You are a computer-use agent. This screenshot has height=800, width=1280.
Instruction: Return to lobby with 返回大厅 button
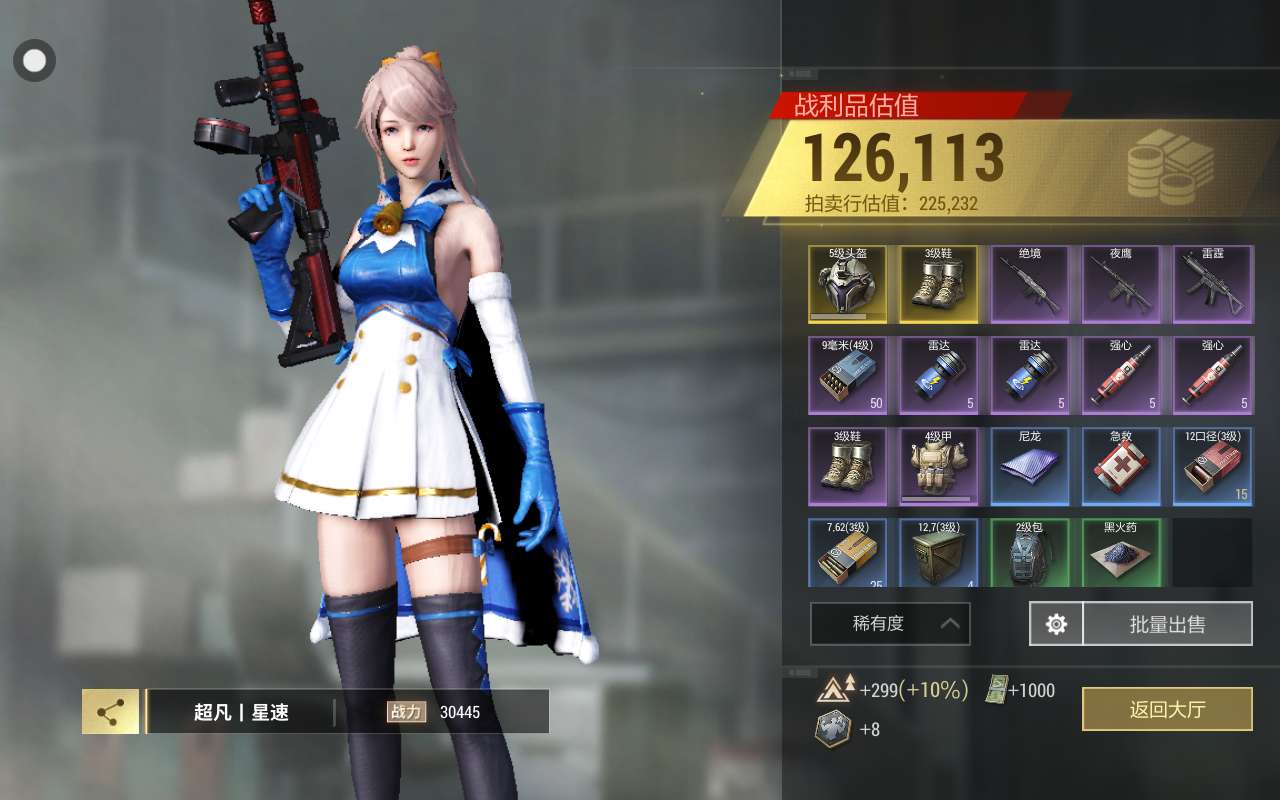1167,709
